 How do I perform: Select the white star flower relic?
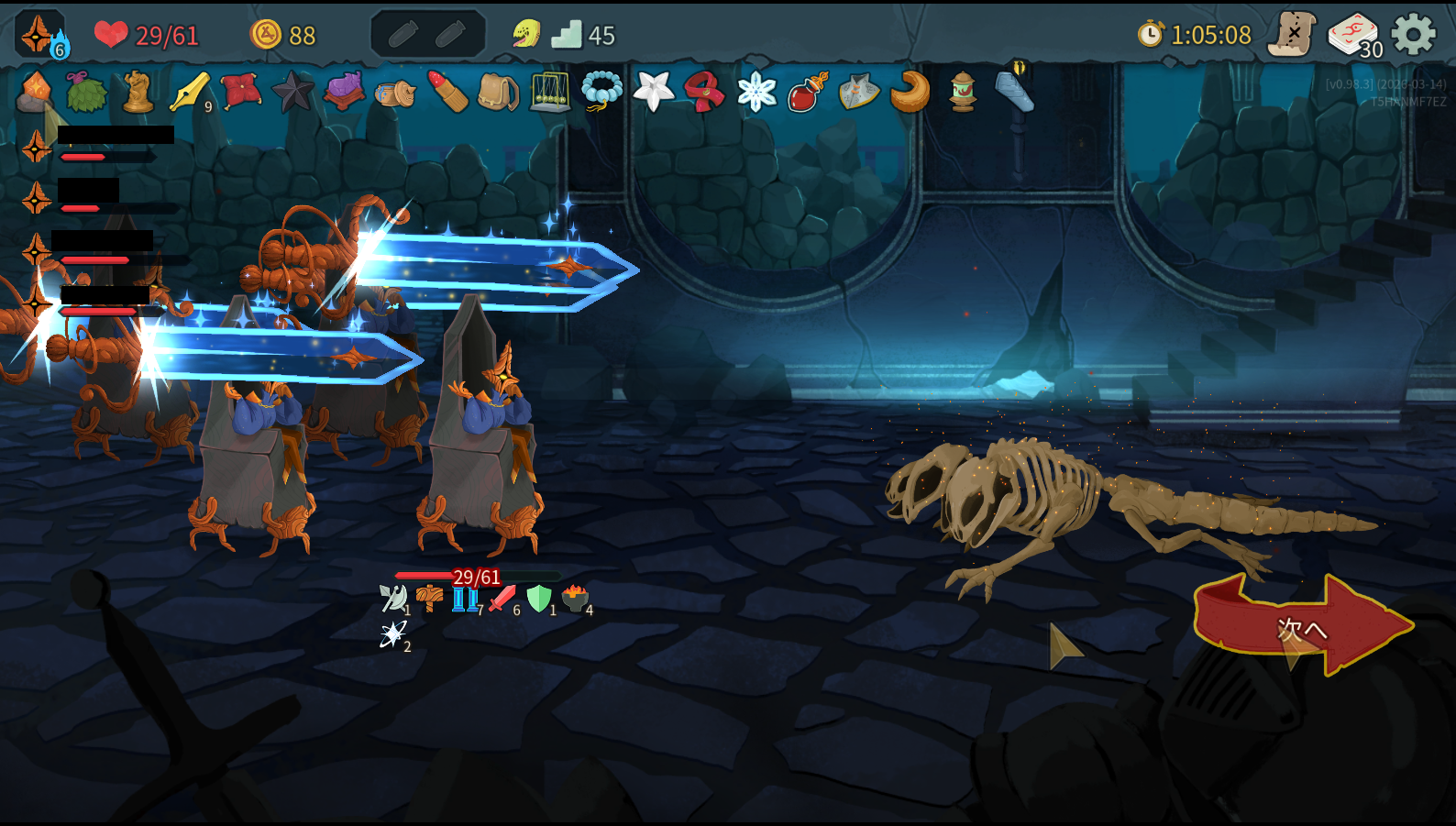tap(654, 92)
